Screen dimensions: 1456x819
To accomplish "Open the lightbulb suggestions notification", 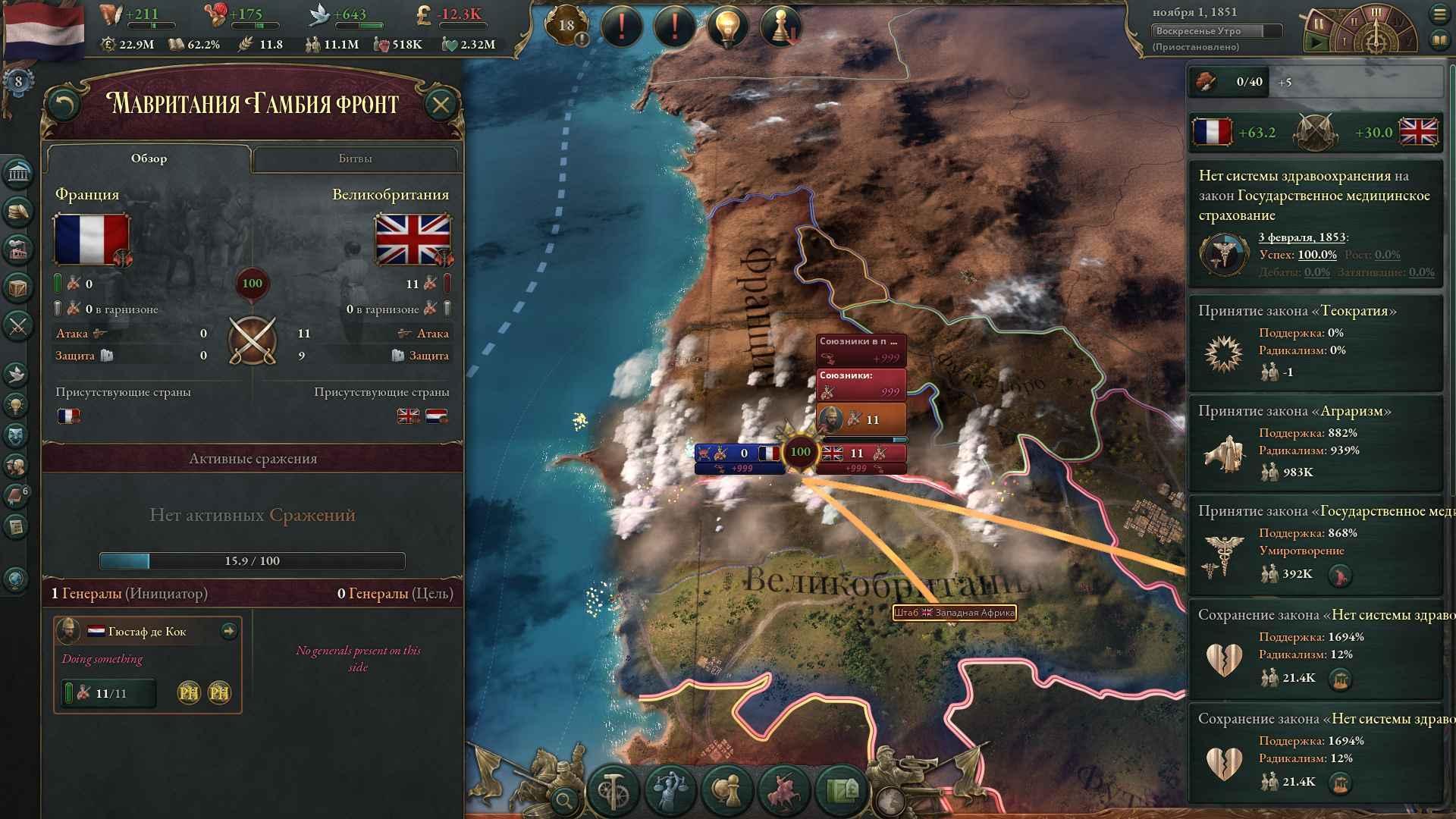I will pyautogui.click(x=727, y=27).
